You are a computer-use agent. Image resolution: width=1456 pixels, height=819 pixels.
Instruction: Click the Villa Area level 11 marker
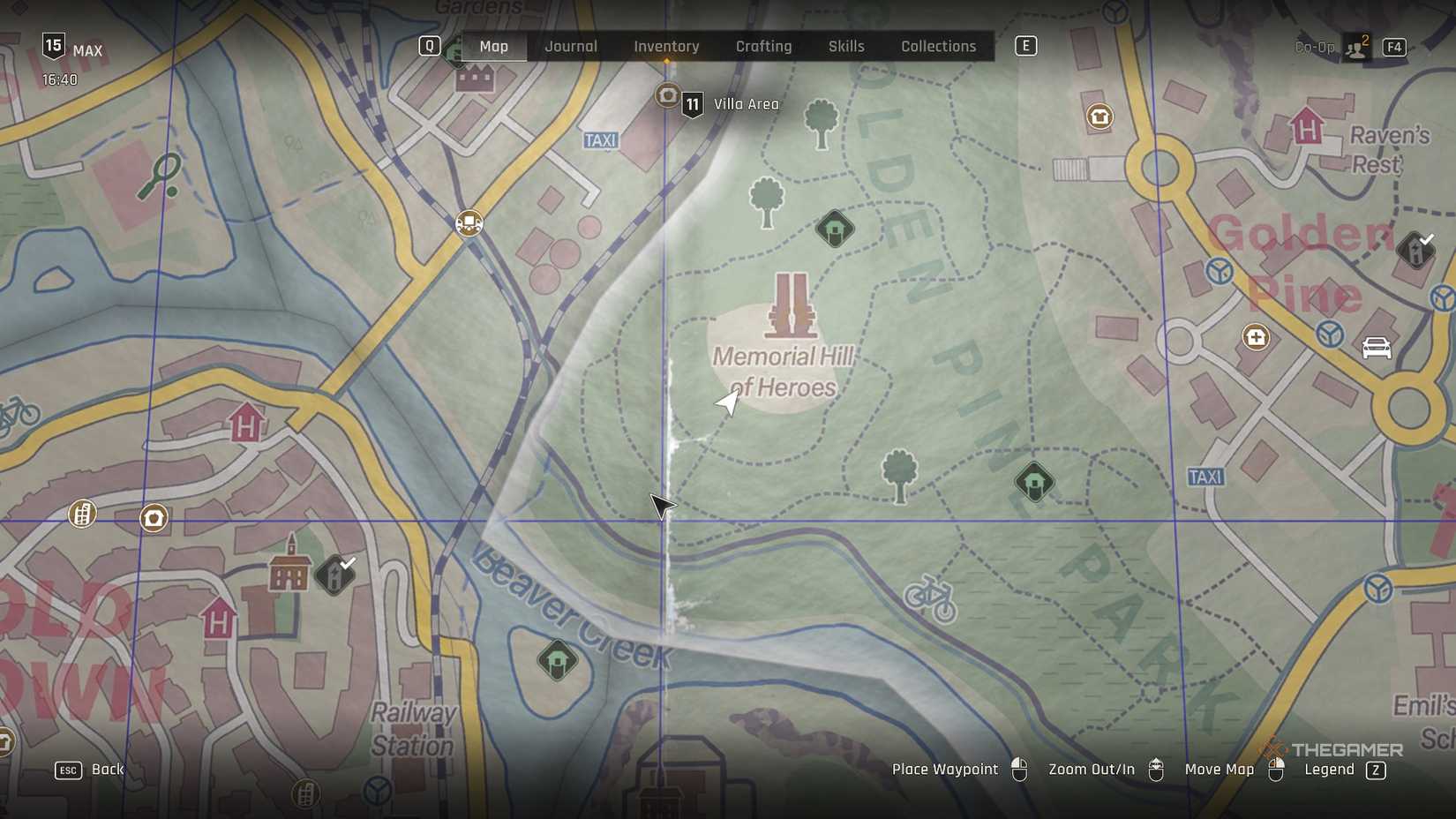click(x=693, y=105)
